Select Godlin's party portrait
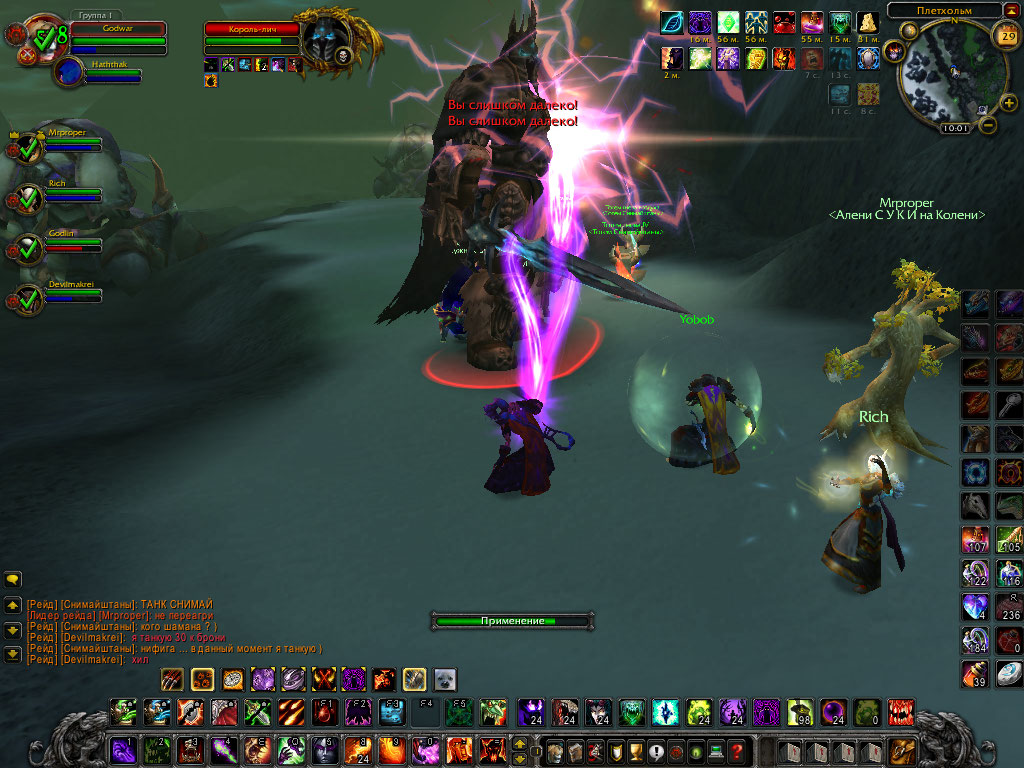 (x=29, y=249)
